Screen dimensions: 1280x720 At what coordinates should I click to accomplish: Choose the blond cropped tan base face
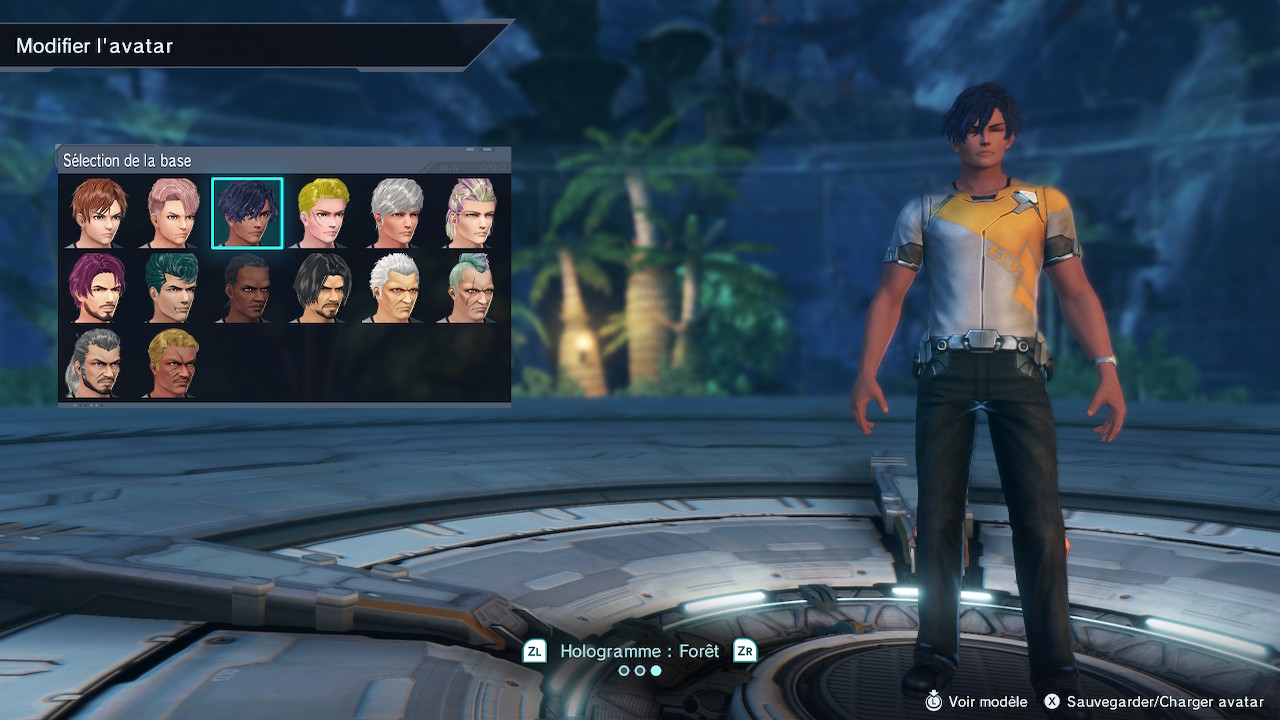pos(172,363)
